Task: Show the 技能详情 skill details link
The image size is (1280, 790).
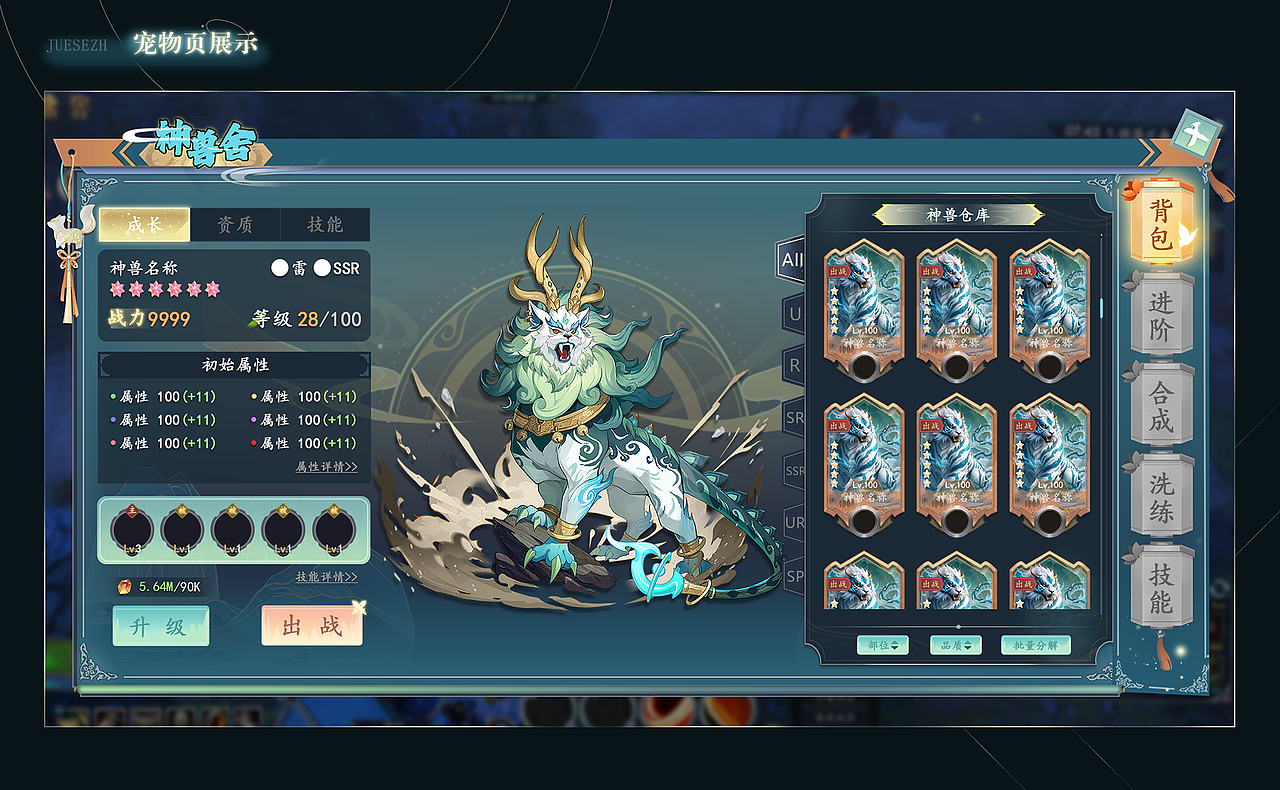Action: click(x=326, y=577)
